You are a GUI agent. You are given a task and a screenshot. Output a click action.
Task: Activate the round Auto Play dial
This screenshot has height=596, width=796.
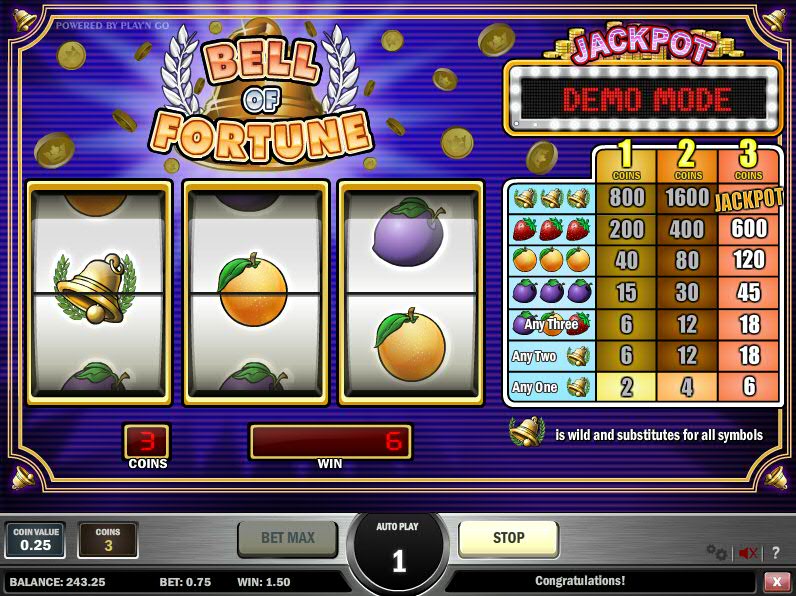point(398,553)
